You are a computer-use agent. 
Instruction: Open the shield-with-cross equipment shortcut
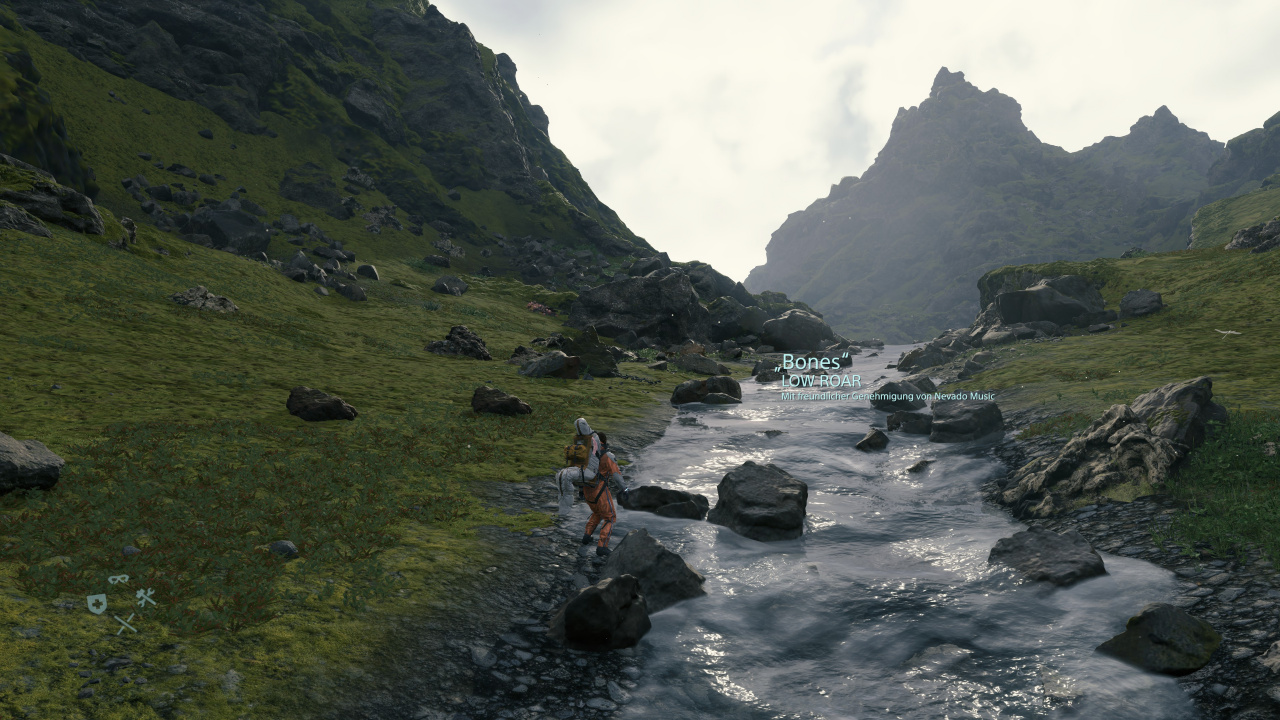(96, 603)
